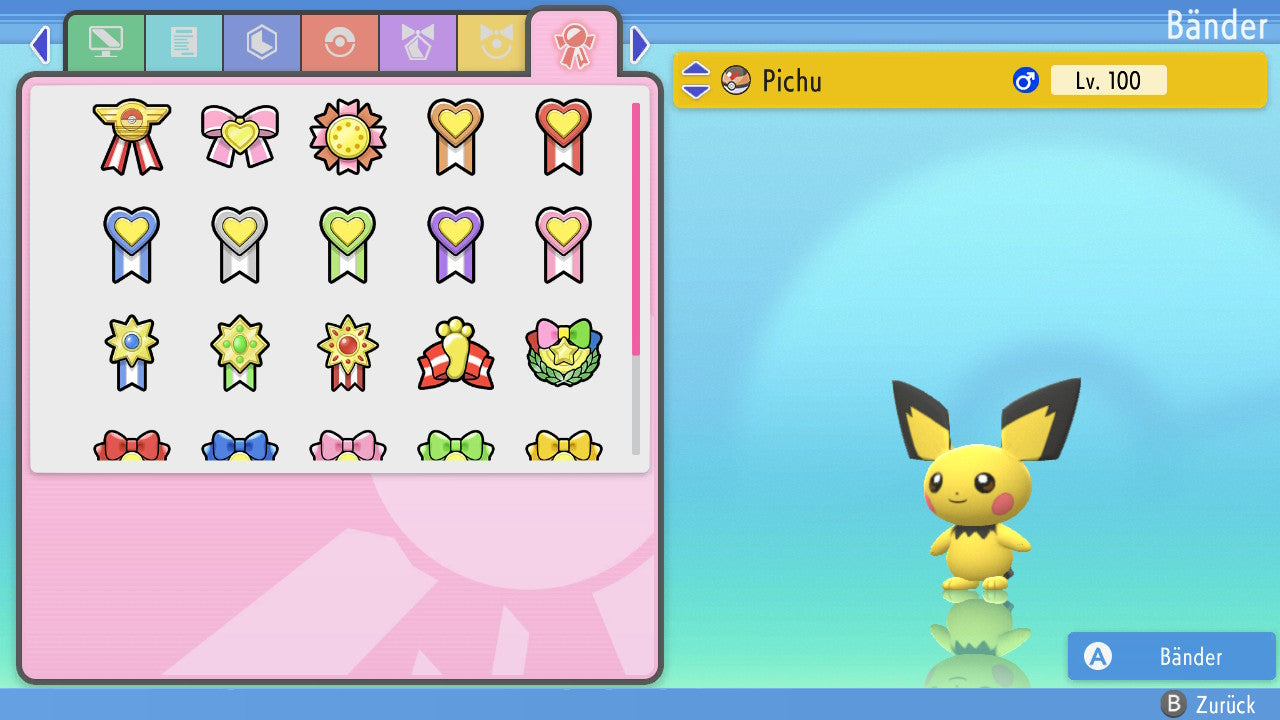
Task: Switch to the green monitor summary tab
Action: 105,42
